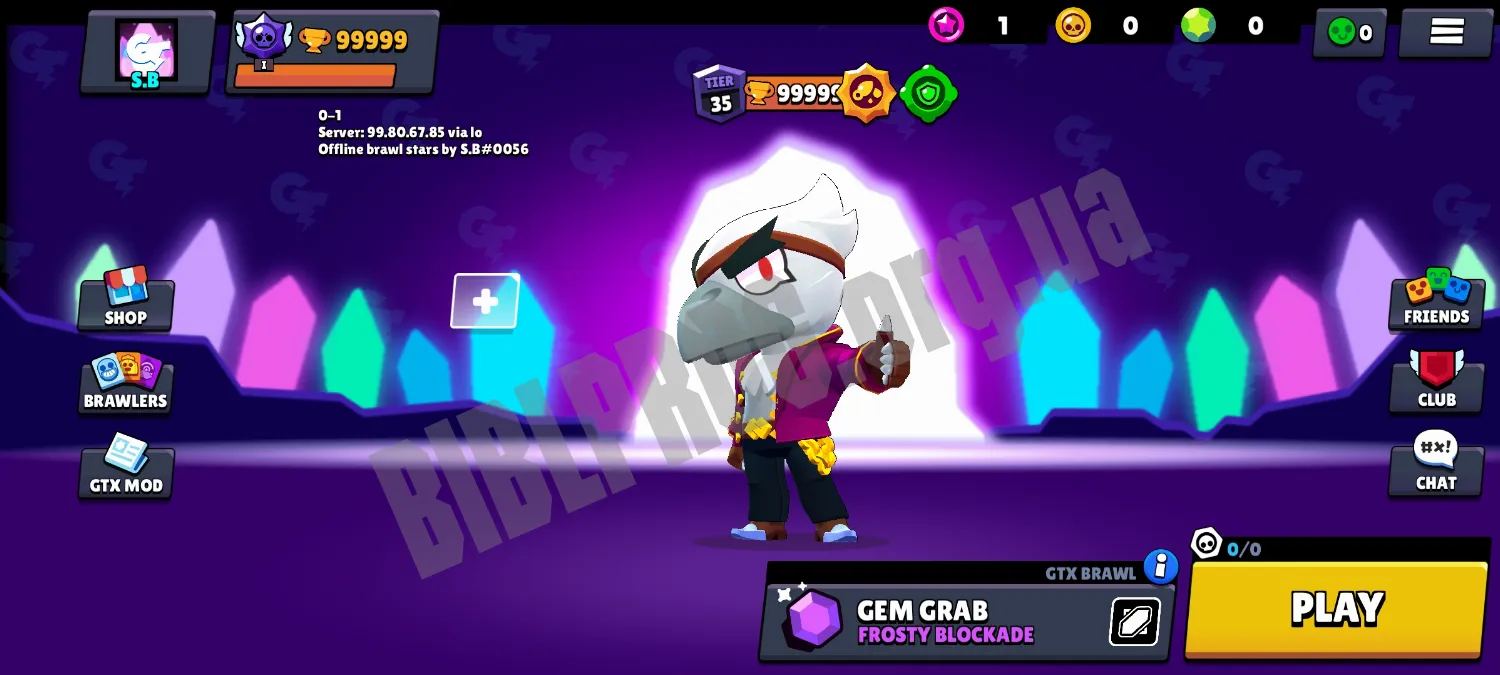Select the green gadget badge

928,94
